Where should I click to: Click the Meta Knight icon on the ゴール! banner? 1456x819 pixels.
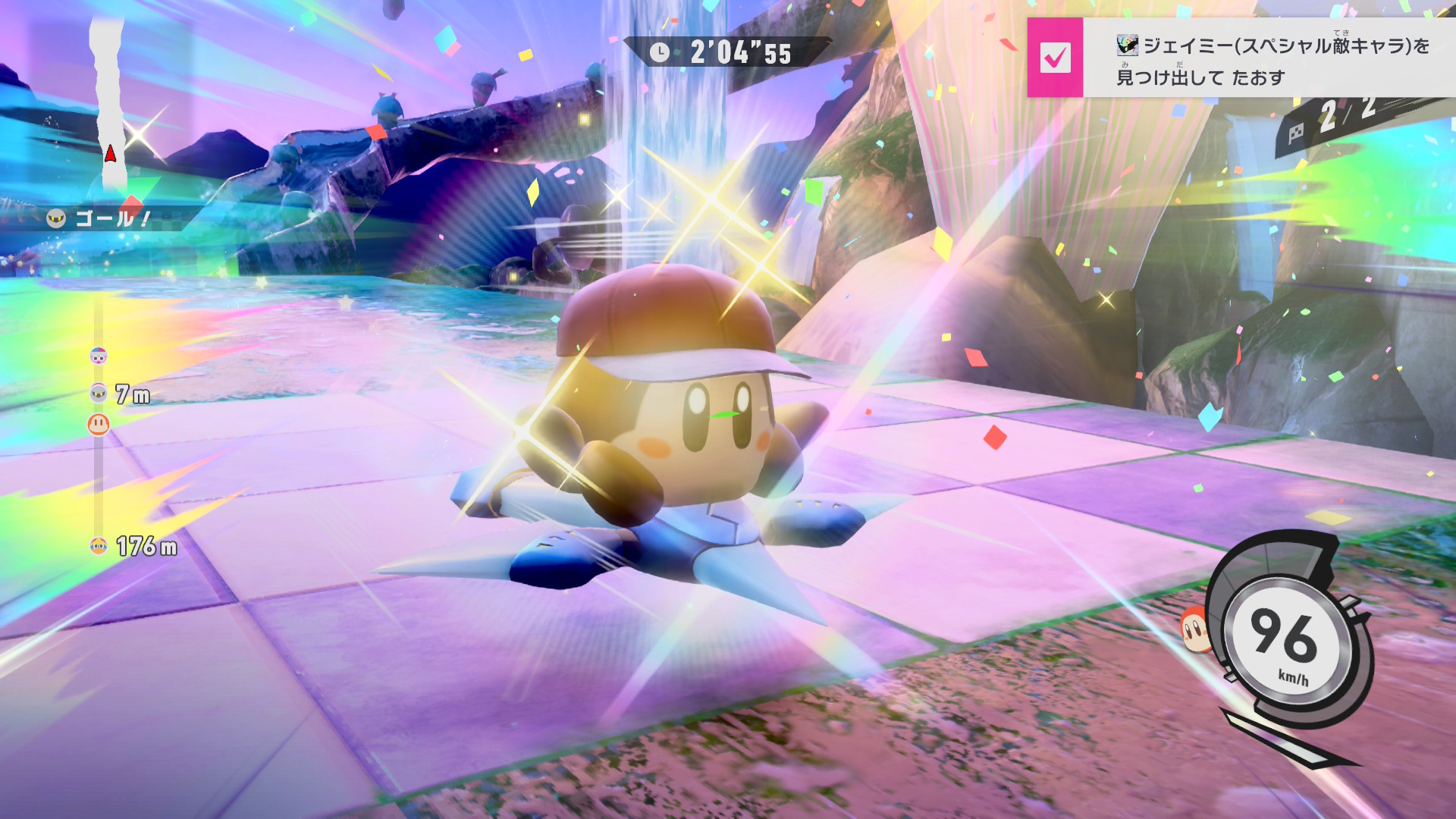(x=56, y=219)
